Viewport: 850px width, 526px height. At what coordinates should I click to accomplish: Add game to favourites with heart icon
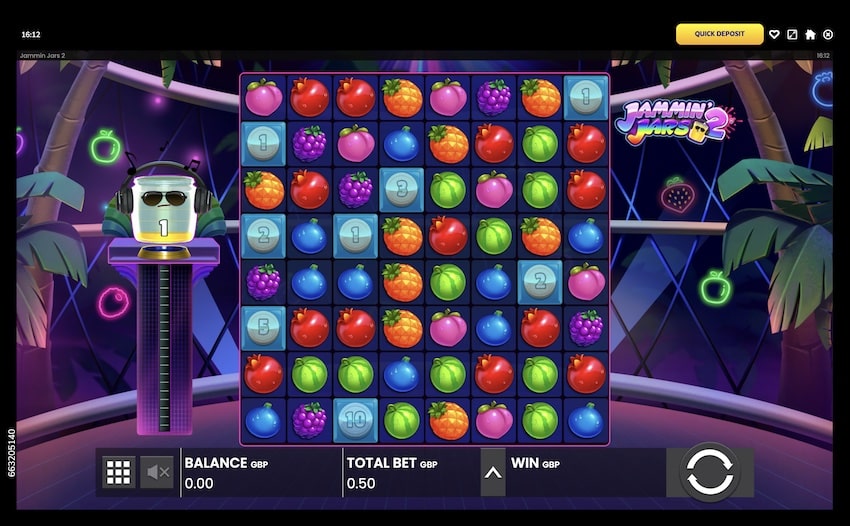[774, 34]
